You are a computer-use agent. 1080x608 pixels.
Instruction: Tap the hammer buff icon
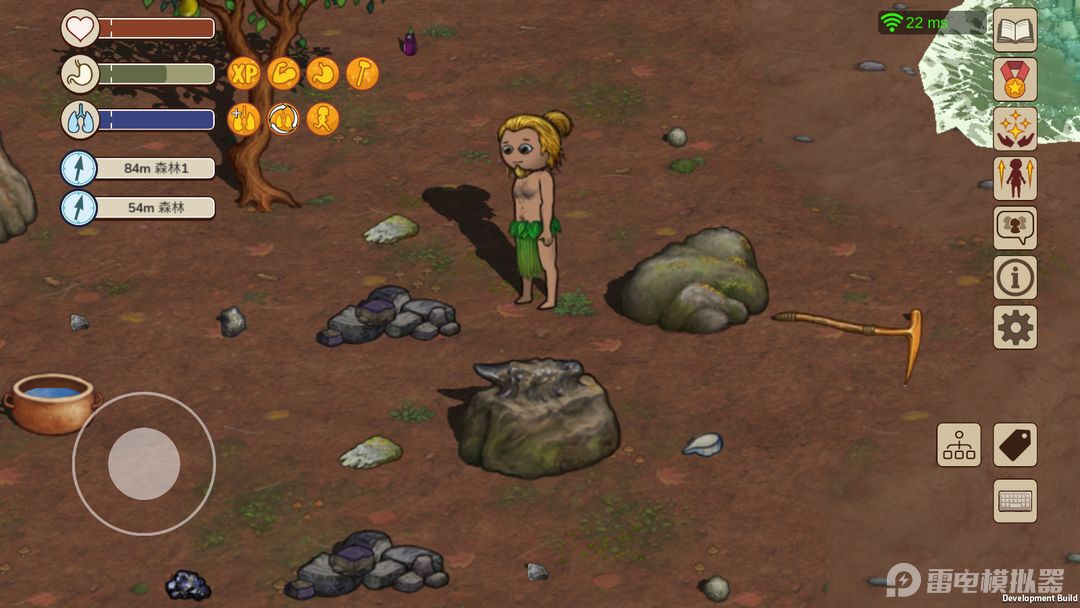pyautogui.click(x=362, y=73)
